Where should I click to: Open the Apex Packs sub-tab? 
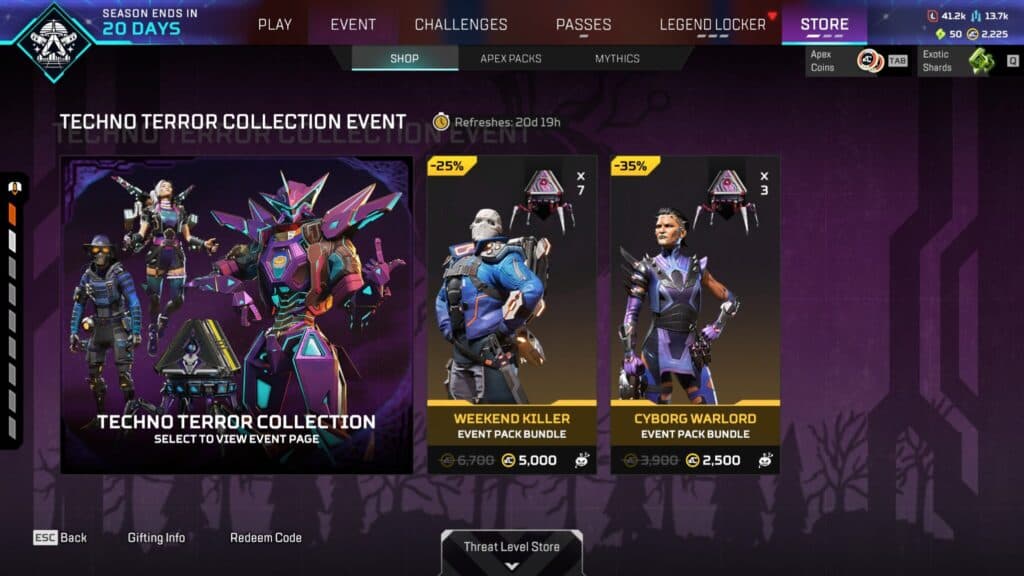(510, 58)
